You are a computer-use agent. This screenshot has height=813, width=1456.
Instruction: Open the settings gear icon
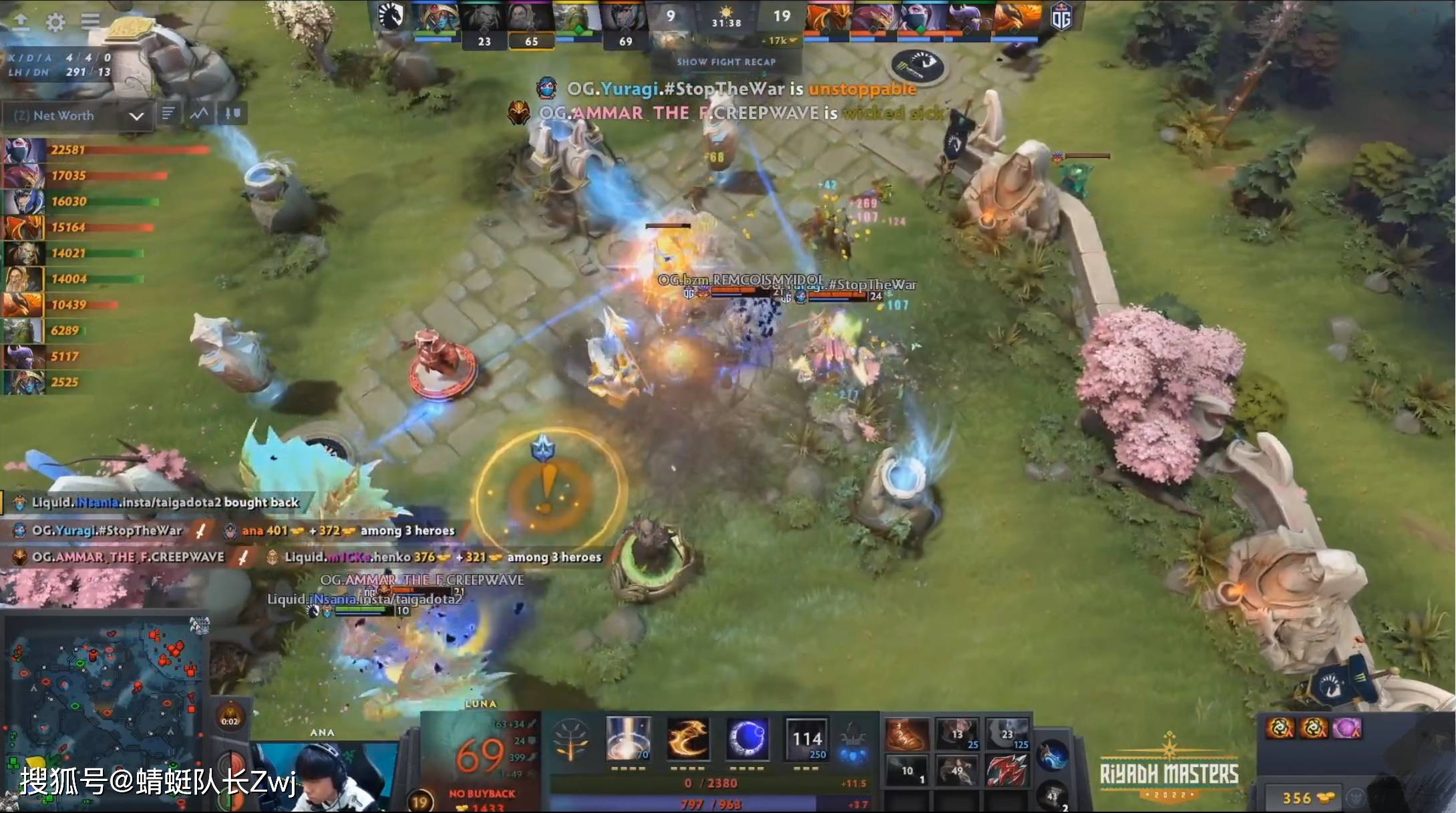(x=56, y=21)
